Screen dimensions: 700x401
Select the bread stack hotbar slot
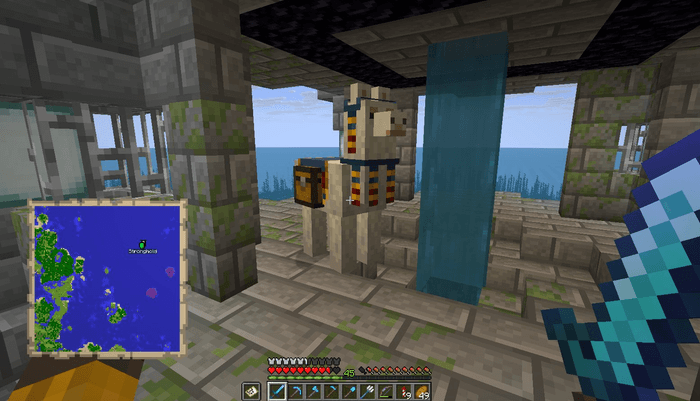click(421, 390)
